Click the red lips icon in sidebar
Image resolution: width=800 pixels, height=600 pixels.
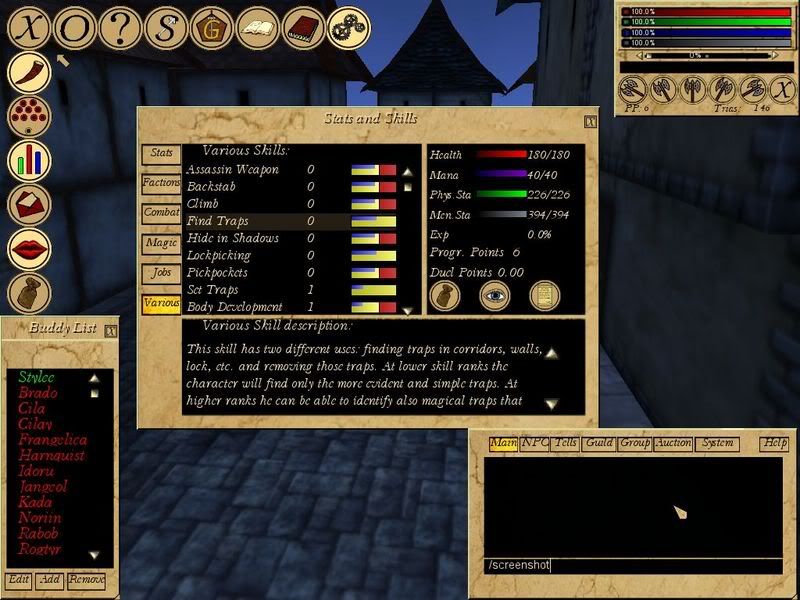click(30, 250)
